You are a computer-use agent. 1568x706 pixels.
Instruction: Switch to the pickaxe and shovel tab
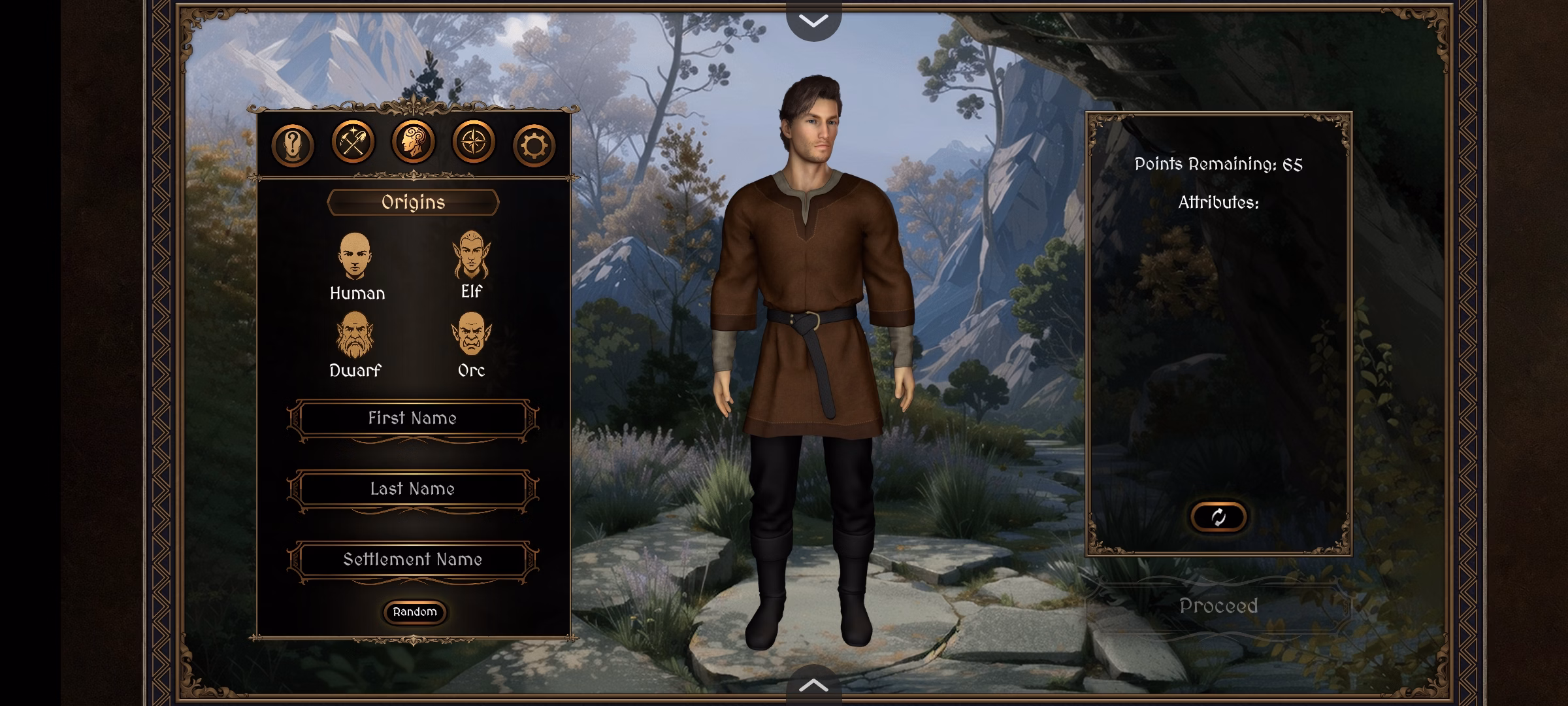click(x=353, y=142)
